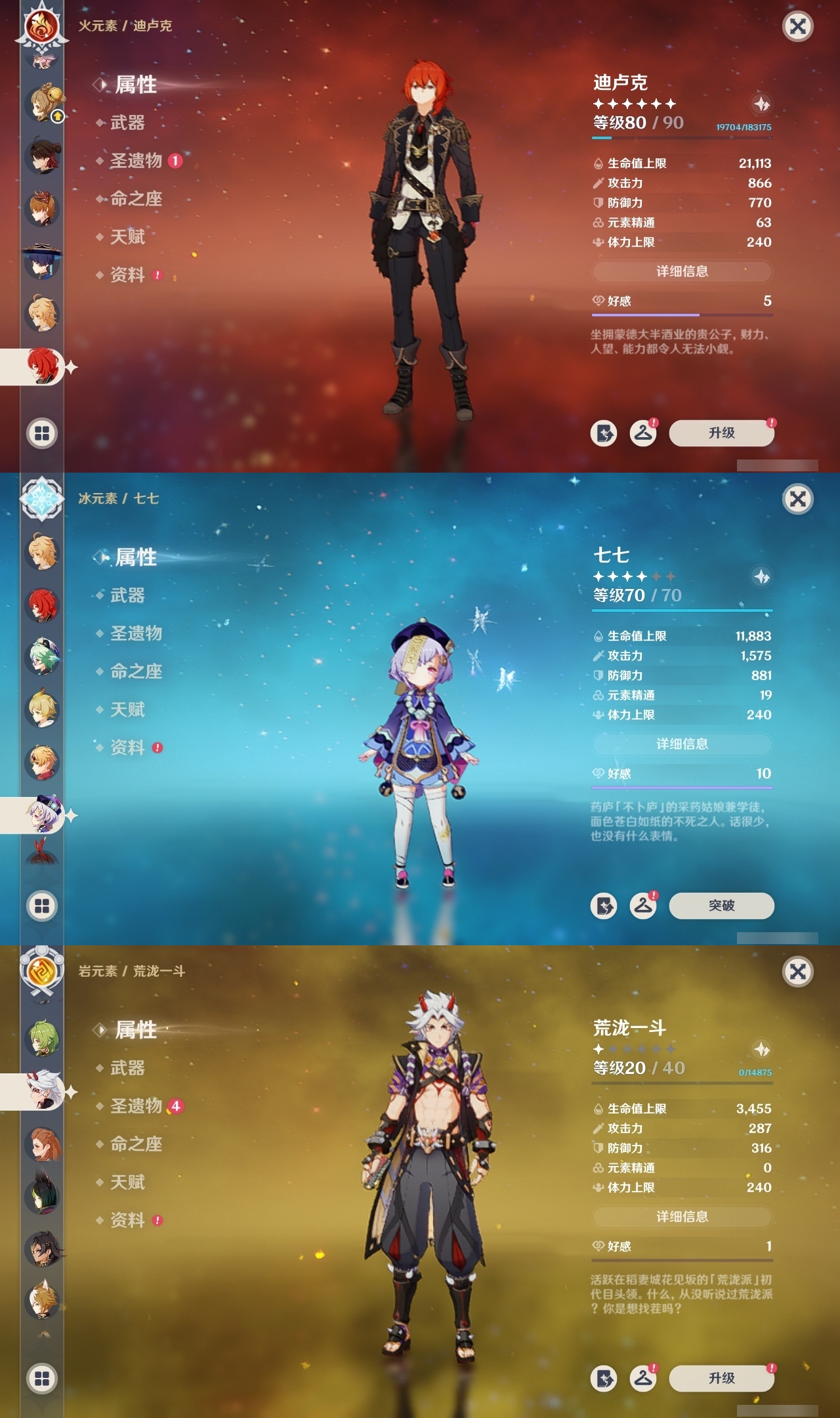Screen dimensions: 840x1418
Task: Click the sparkle icon beside Diluc's name
Action: click(761, 105)
